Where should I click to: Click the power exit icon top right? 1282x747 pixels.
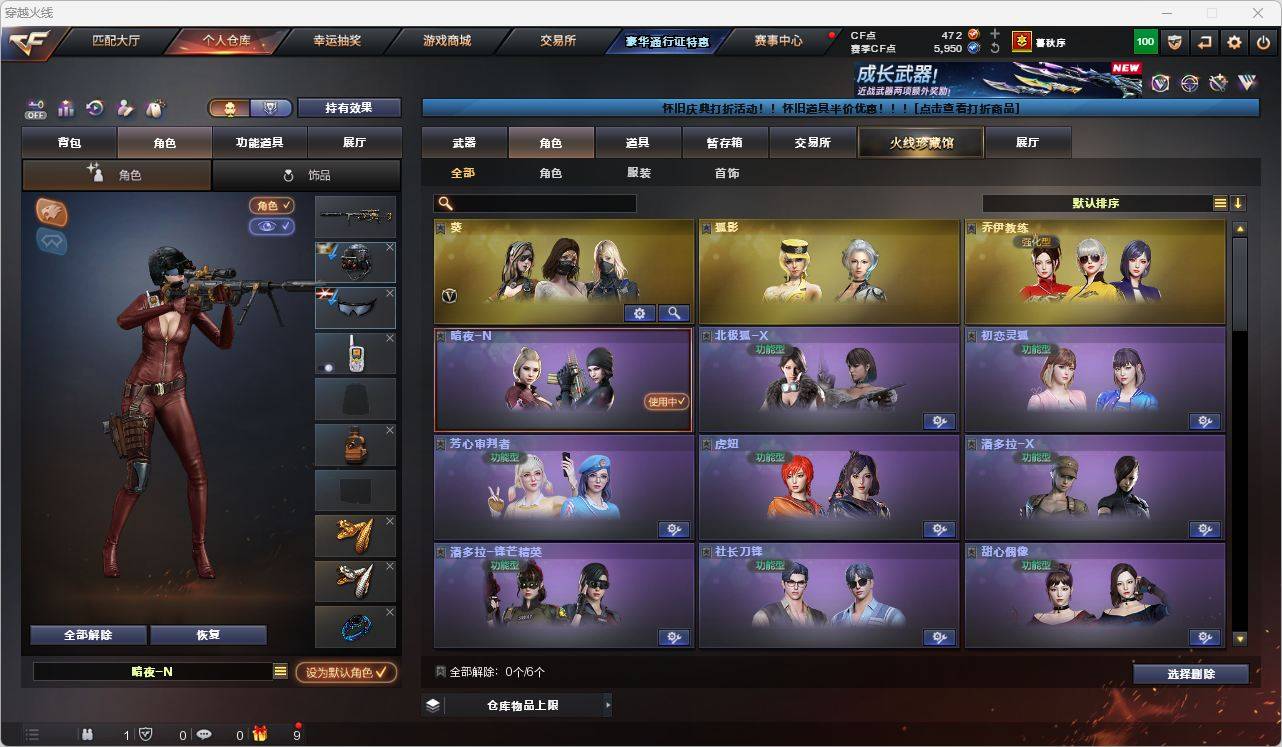click(x=1263, y=42)
